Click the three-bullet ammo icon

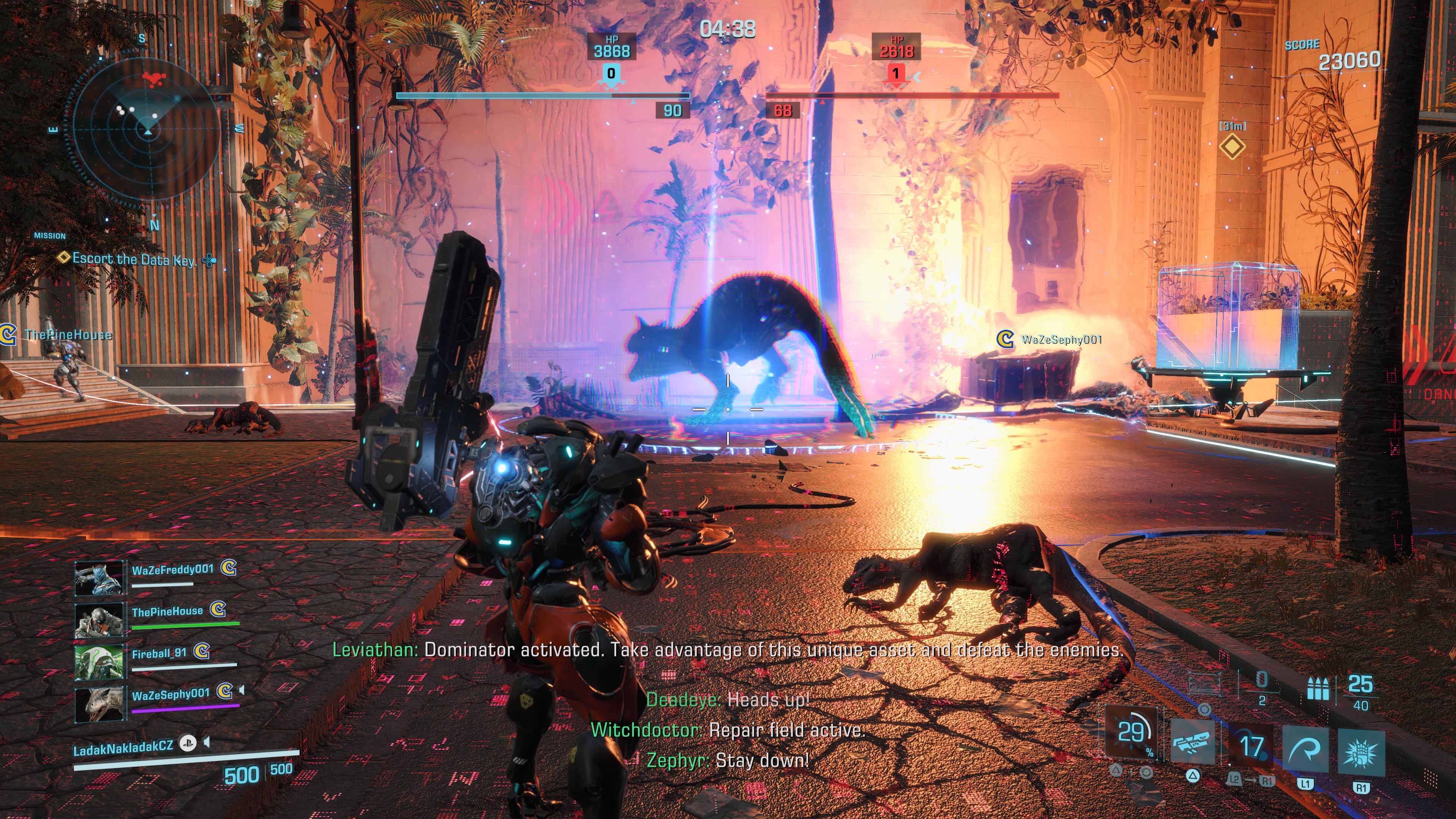click(x=1318, y=689)
